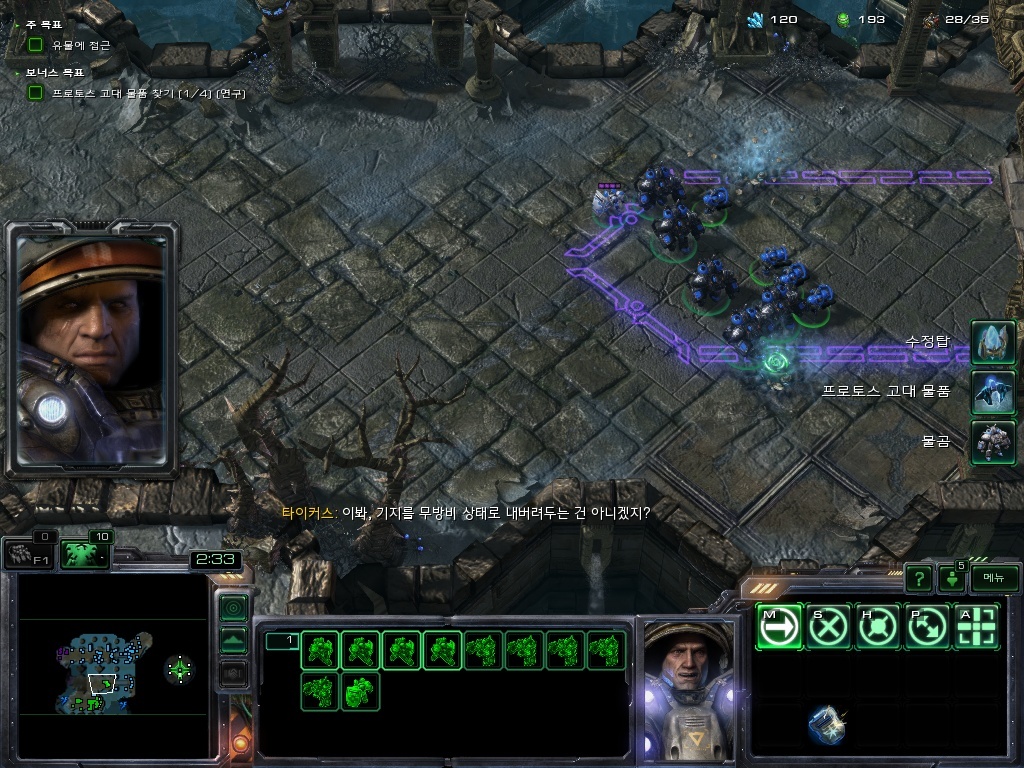Open the help question mark button

[x=919, y=578]
